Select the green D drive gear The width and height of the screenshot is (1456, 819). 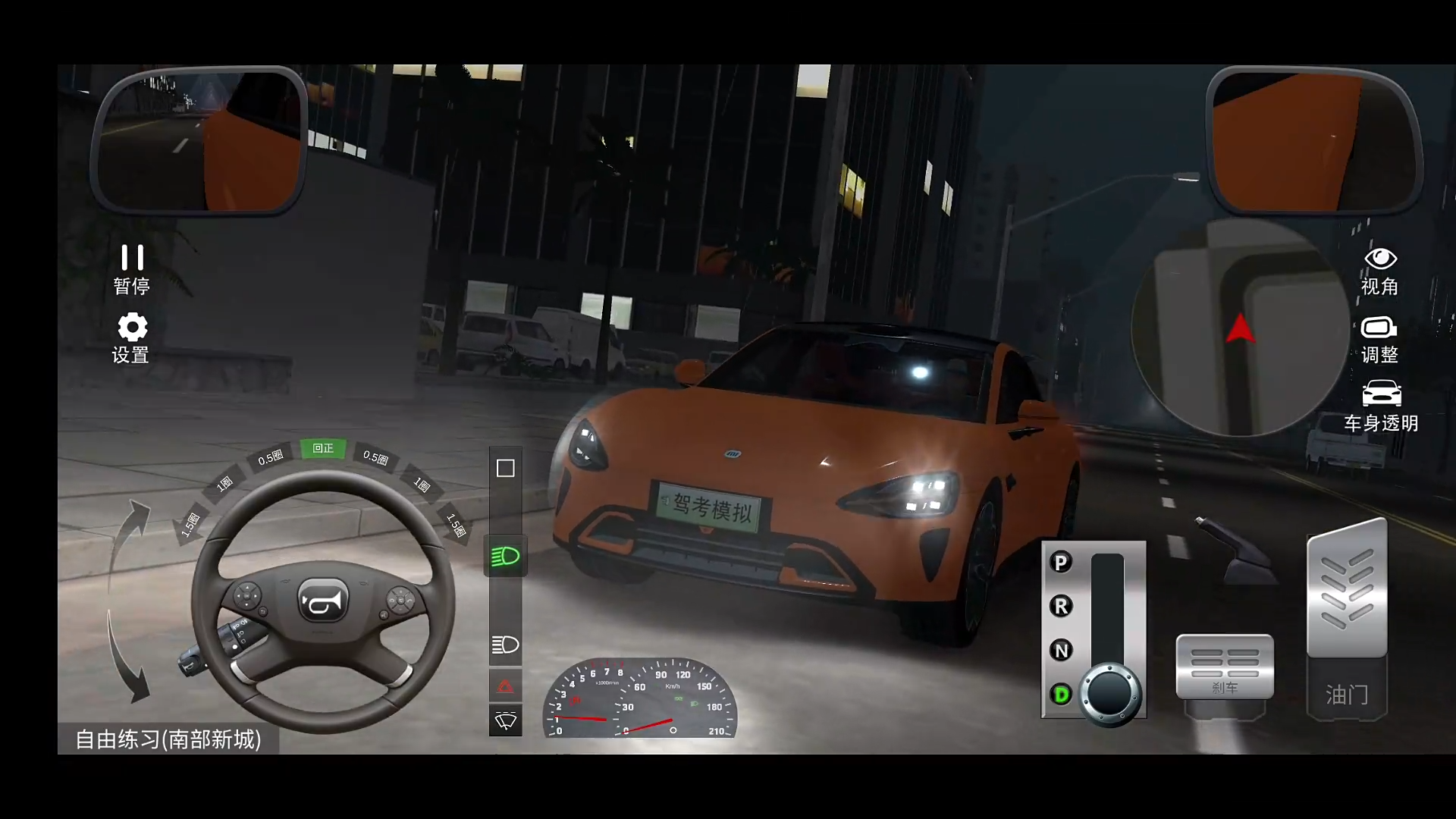[1061, 694]
